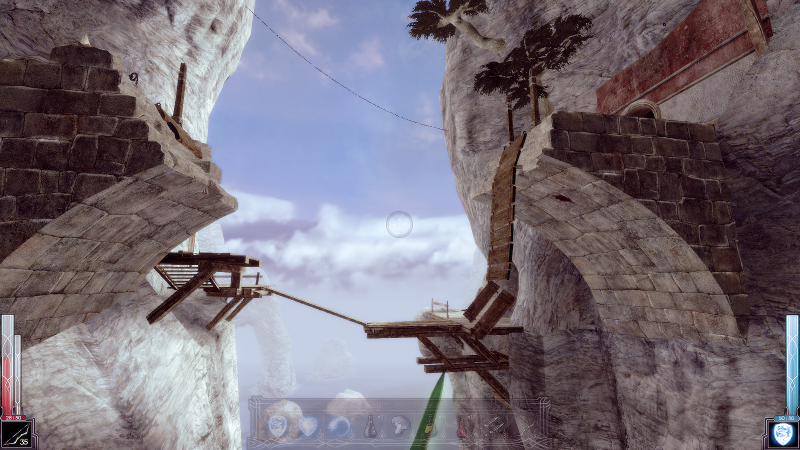Click the equipped bow weapon icon
The width and height of the screenshot is (800, 450).
click(x=17, y=433)
